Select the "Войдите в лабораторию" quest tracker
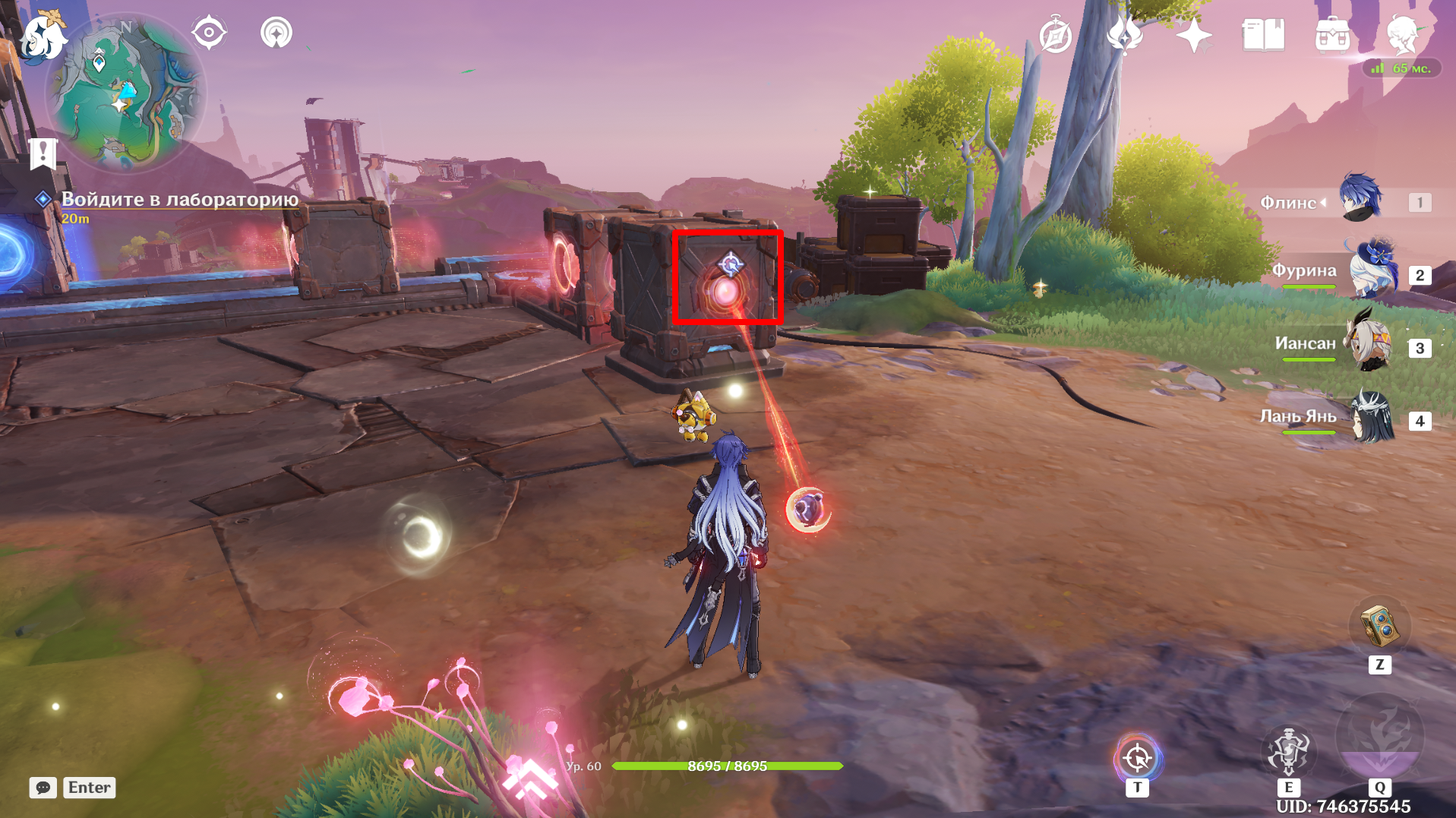 179,200
